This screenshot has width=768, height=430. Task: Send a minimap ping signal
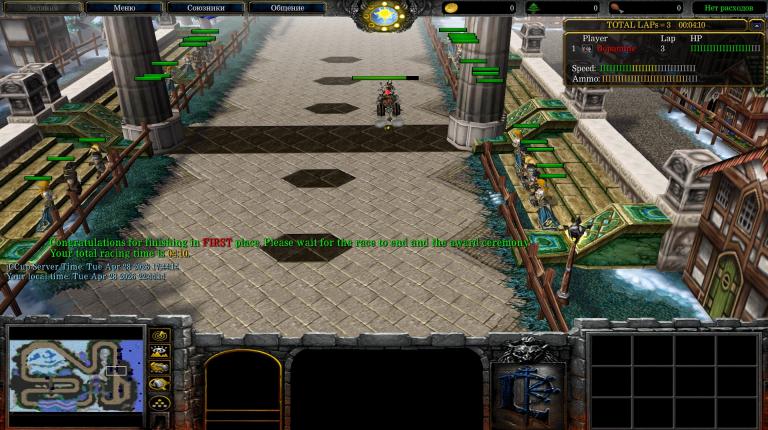pos(159,335)
